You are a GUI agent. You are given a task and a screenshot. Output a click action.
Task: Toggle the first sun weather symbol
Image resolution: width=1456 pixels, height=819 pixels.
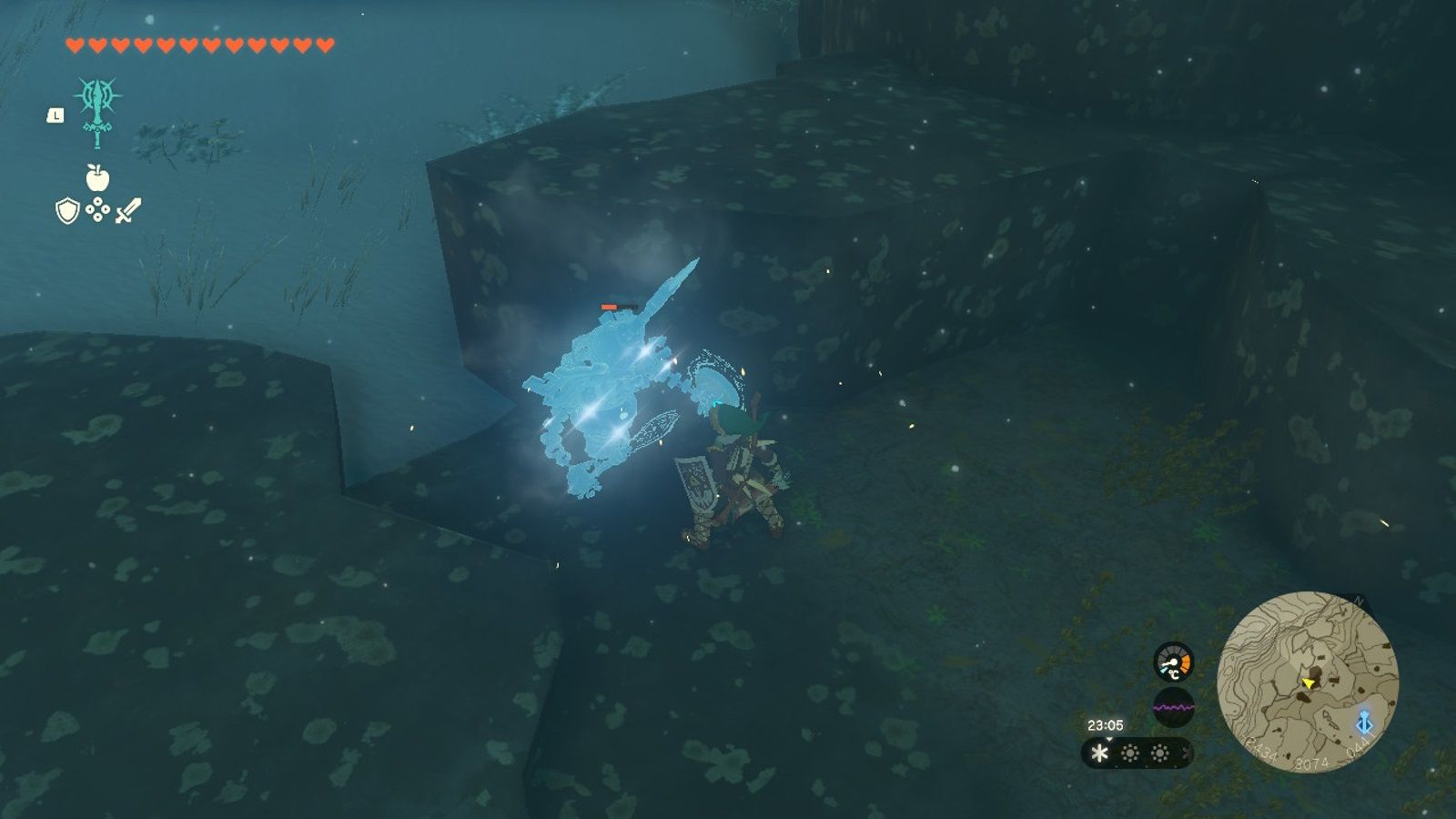(1131, 752)
